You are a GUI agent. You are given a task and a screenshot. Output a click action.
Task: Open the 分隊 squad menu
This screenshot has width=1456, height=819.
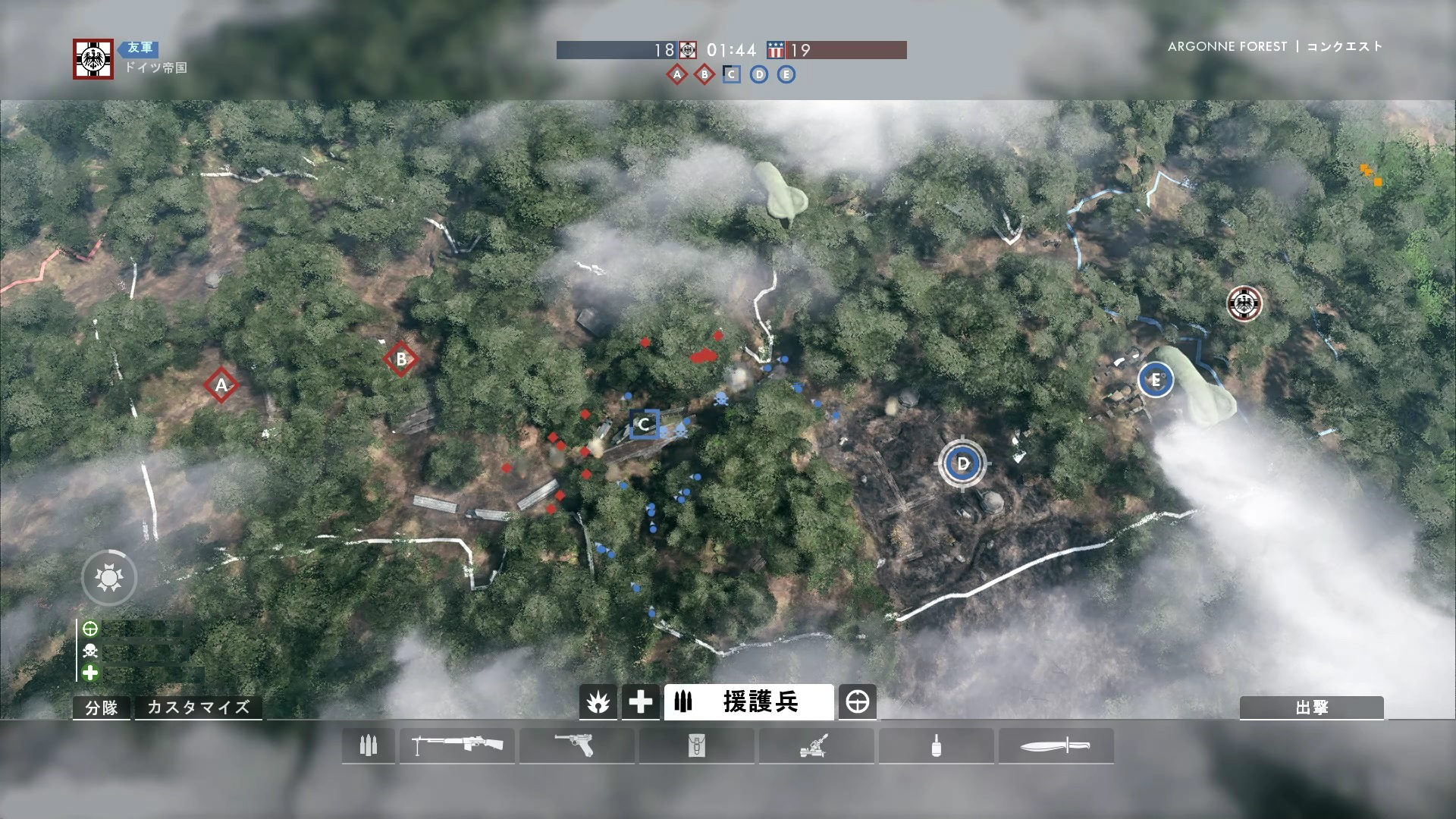click(101, 708)
